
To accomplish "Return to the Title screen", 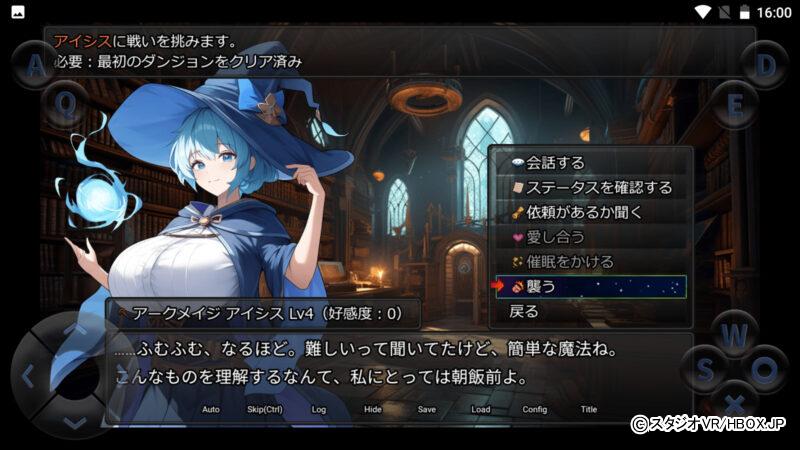I will coord(589,409).
